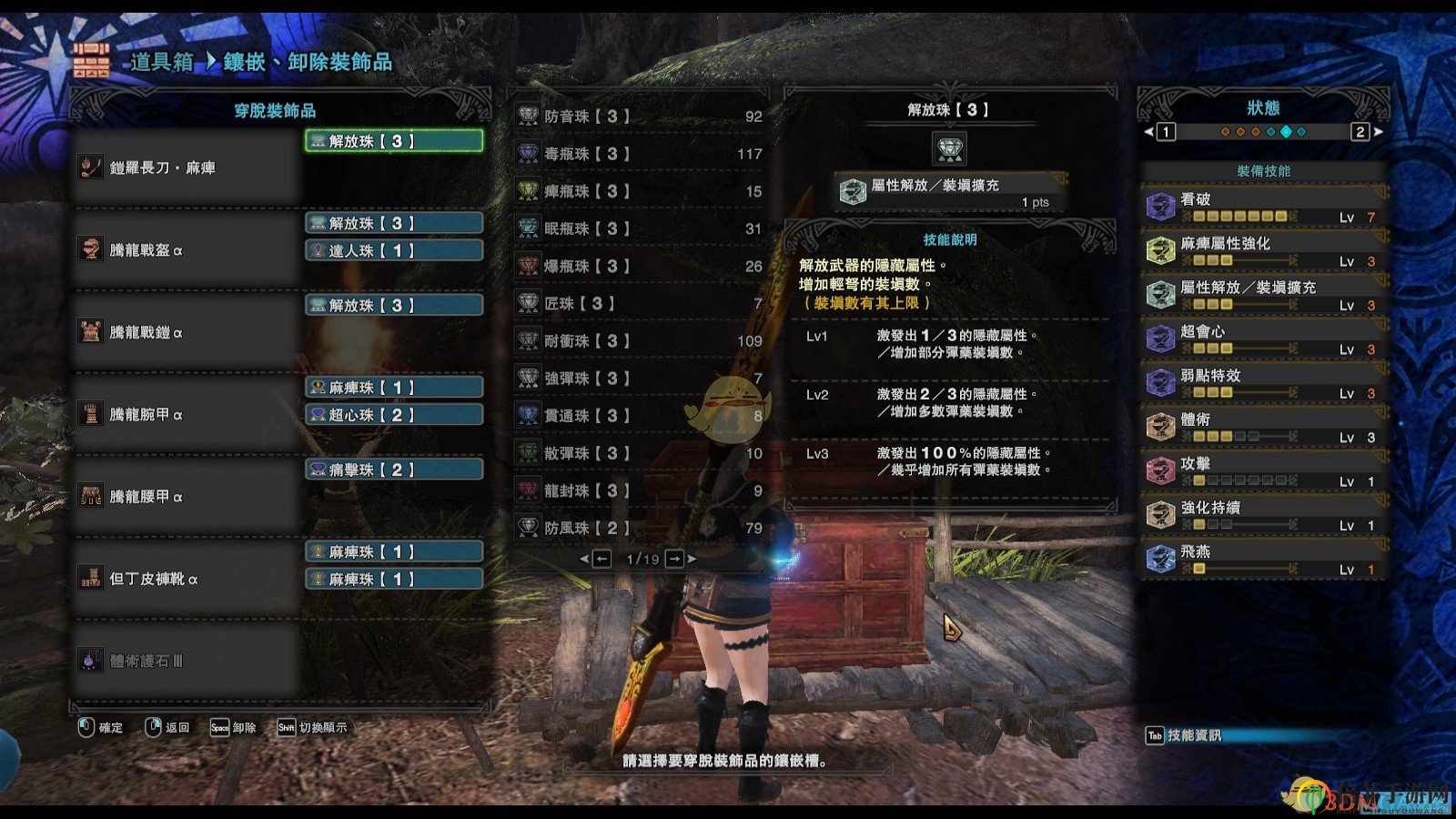Pick 耐衝珠【3】 decoration entry
This screenshot has width=1456, height=819.
(x=639, y=340)
